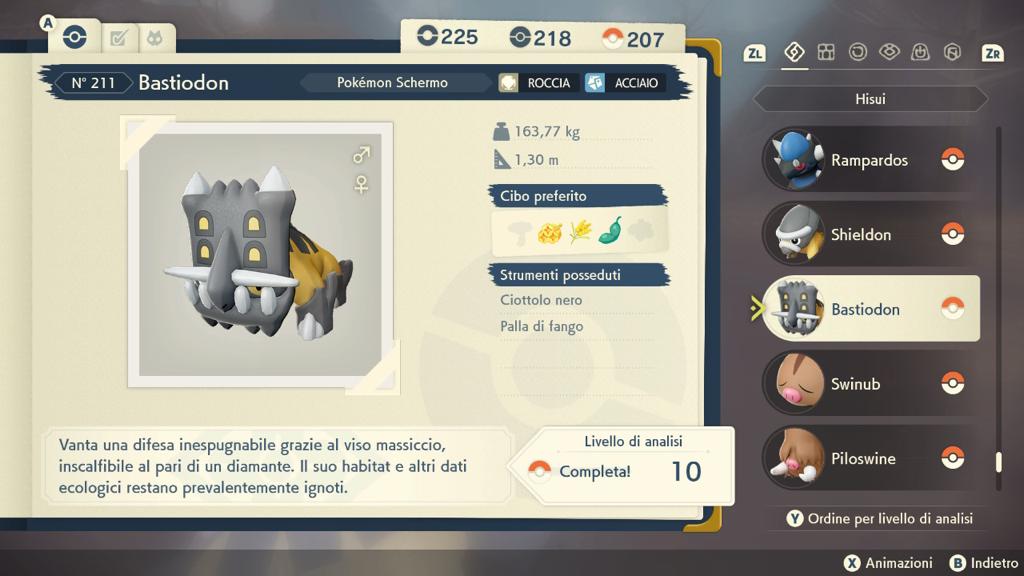This screenshot has width=1024, height=576.
Task: Choose the Hisui diamond region icon
Action: pyautogui.click(x=795, y=52)
